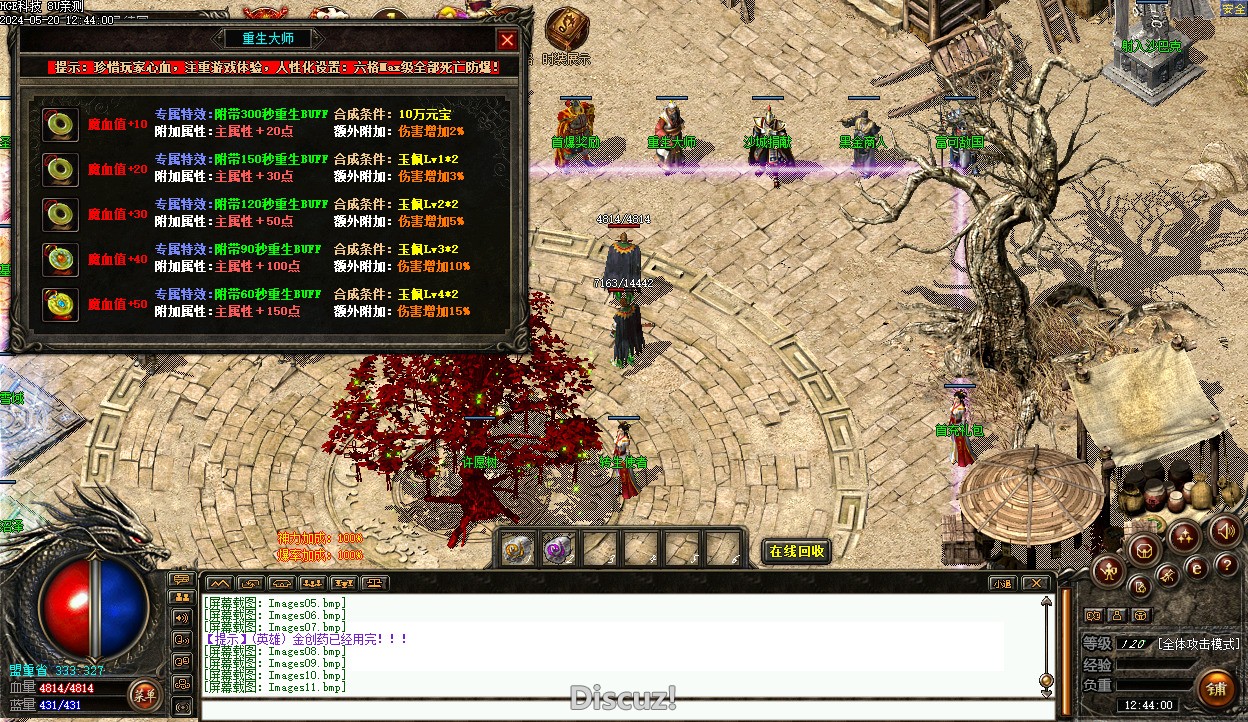1248x722 pixels.
Task: Choose the 魔血值+50 golden pendant icon
Action: (61, 304)
